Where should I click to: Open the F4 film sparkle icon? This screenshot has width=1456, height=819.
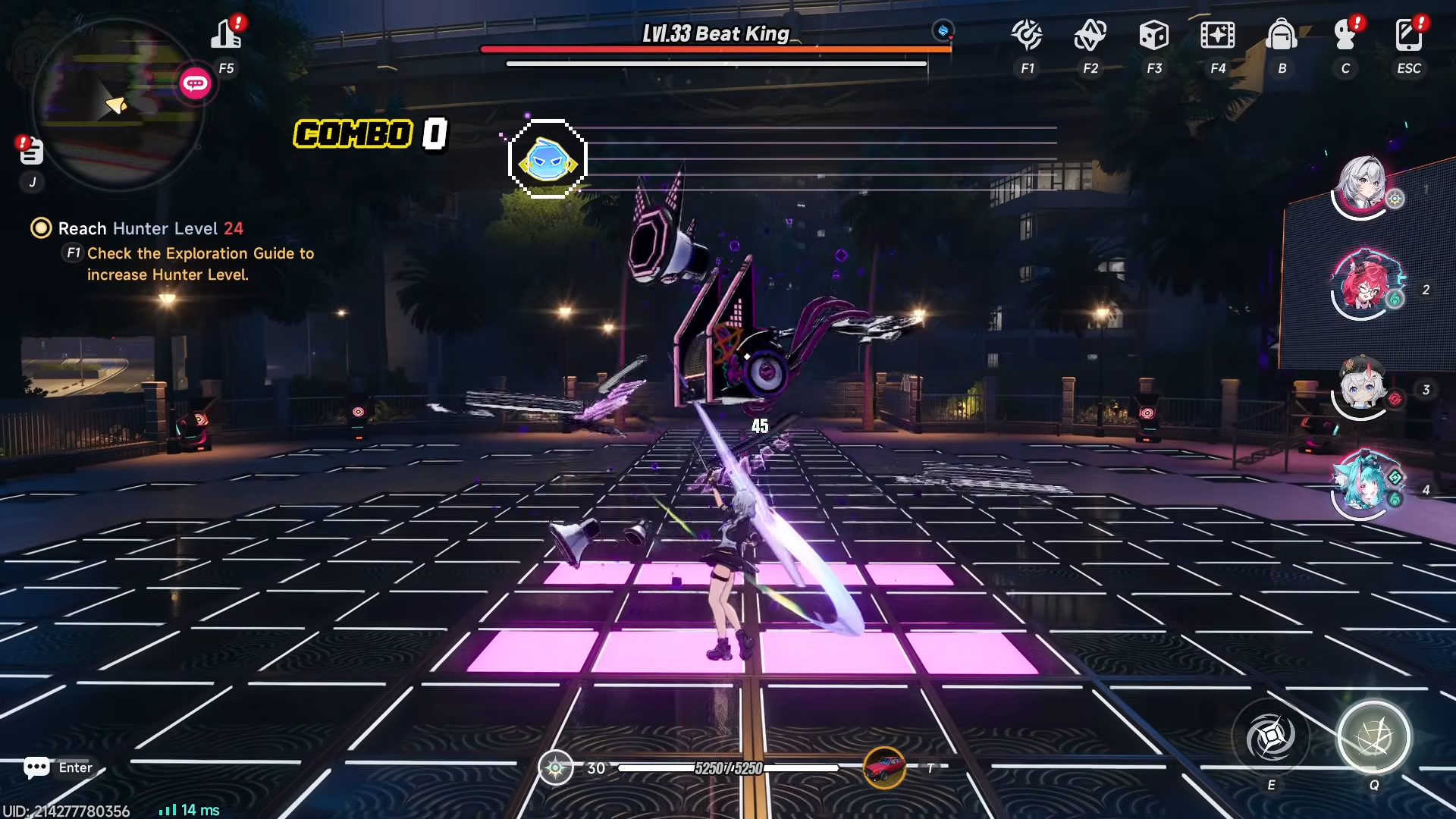(x=1217, y=35)
